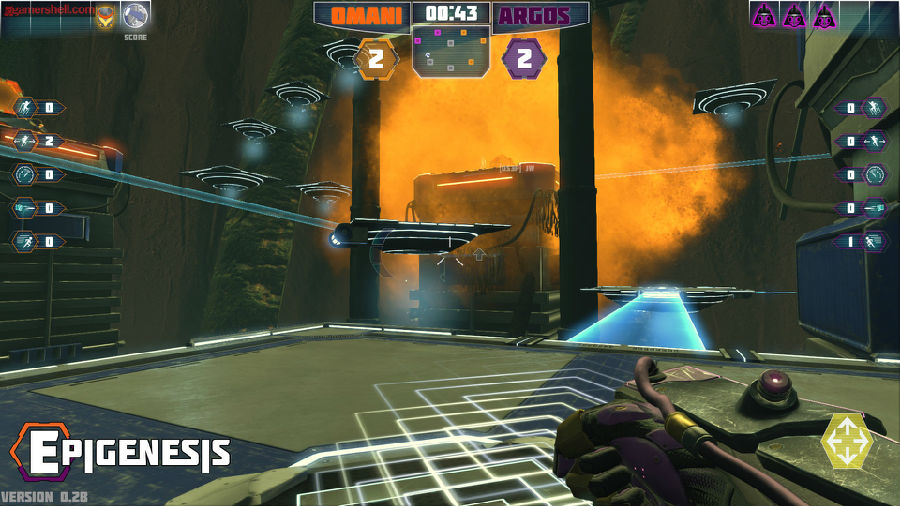
Task: Select Omani's speedometer gauge stat icon
Action: click(24, 175)
